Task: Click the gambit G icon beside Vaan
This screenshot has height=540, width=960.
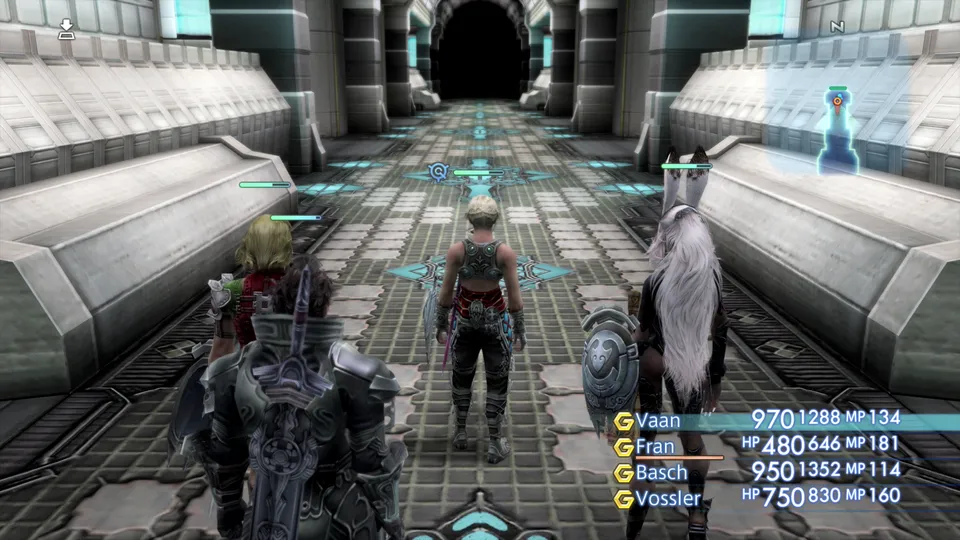Action: [x=624, y=421]
